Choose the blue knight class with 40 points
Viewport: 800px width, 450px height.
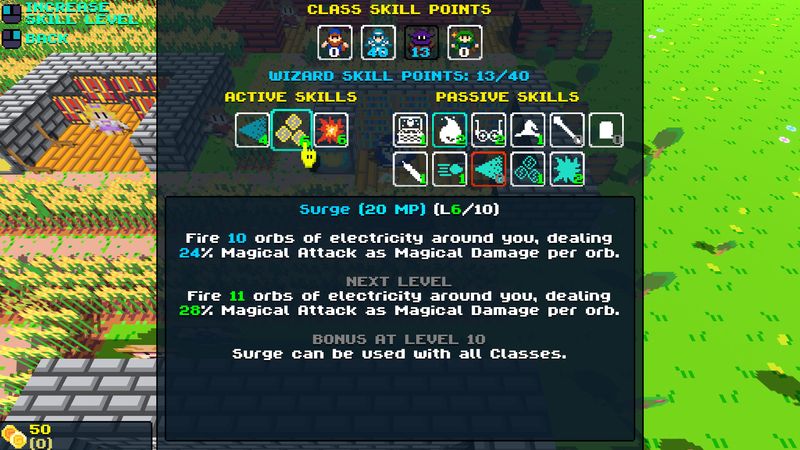tap(378, 42)
